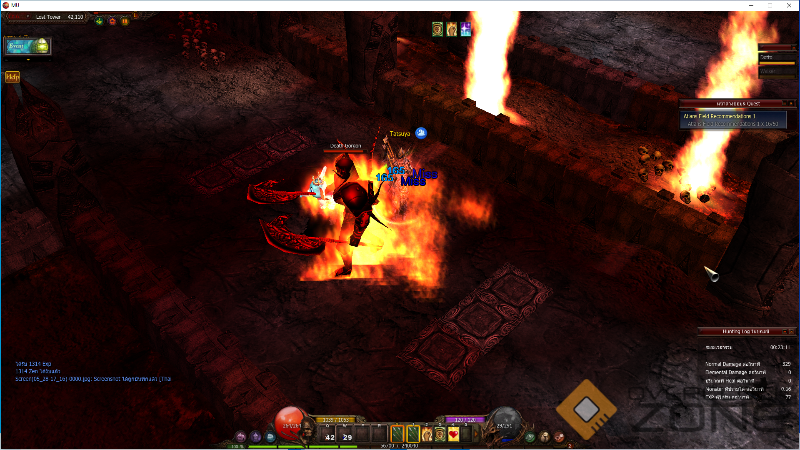Image resolution: width=800 pixels, height=450 pixels.
Task: Select the purple star buff icon
Action: [466, 30]
